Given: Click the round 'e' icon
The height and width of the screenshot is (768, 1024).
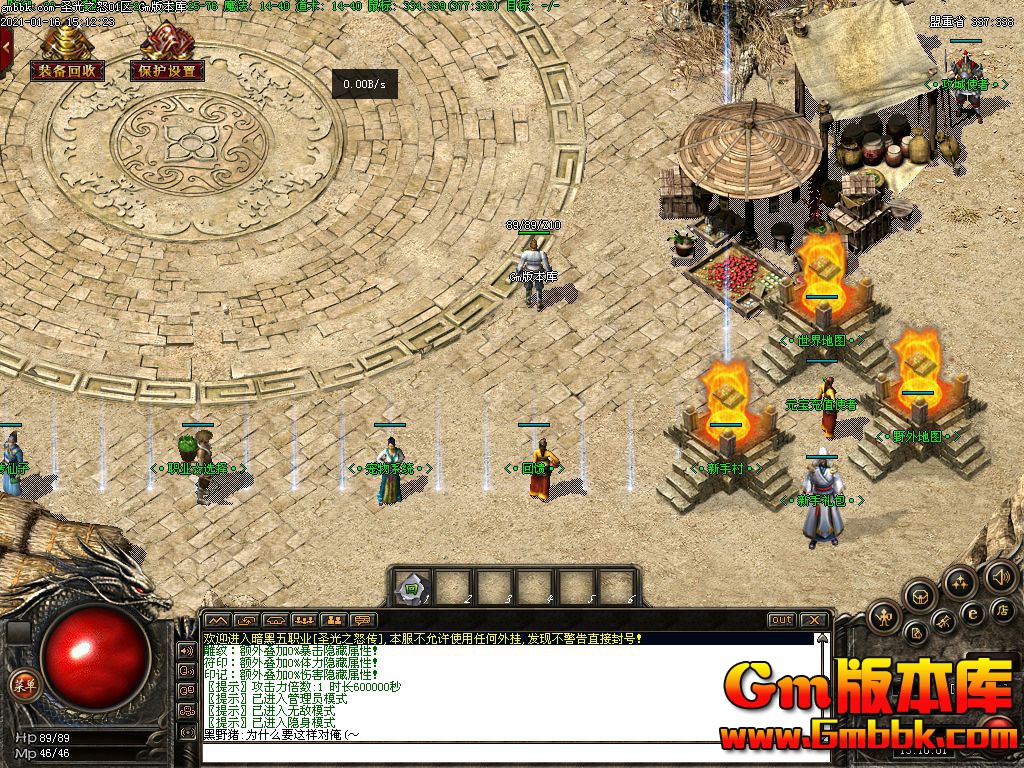Looking at the screenshot, I should click(x=971, y=613).
